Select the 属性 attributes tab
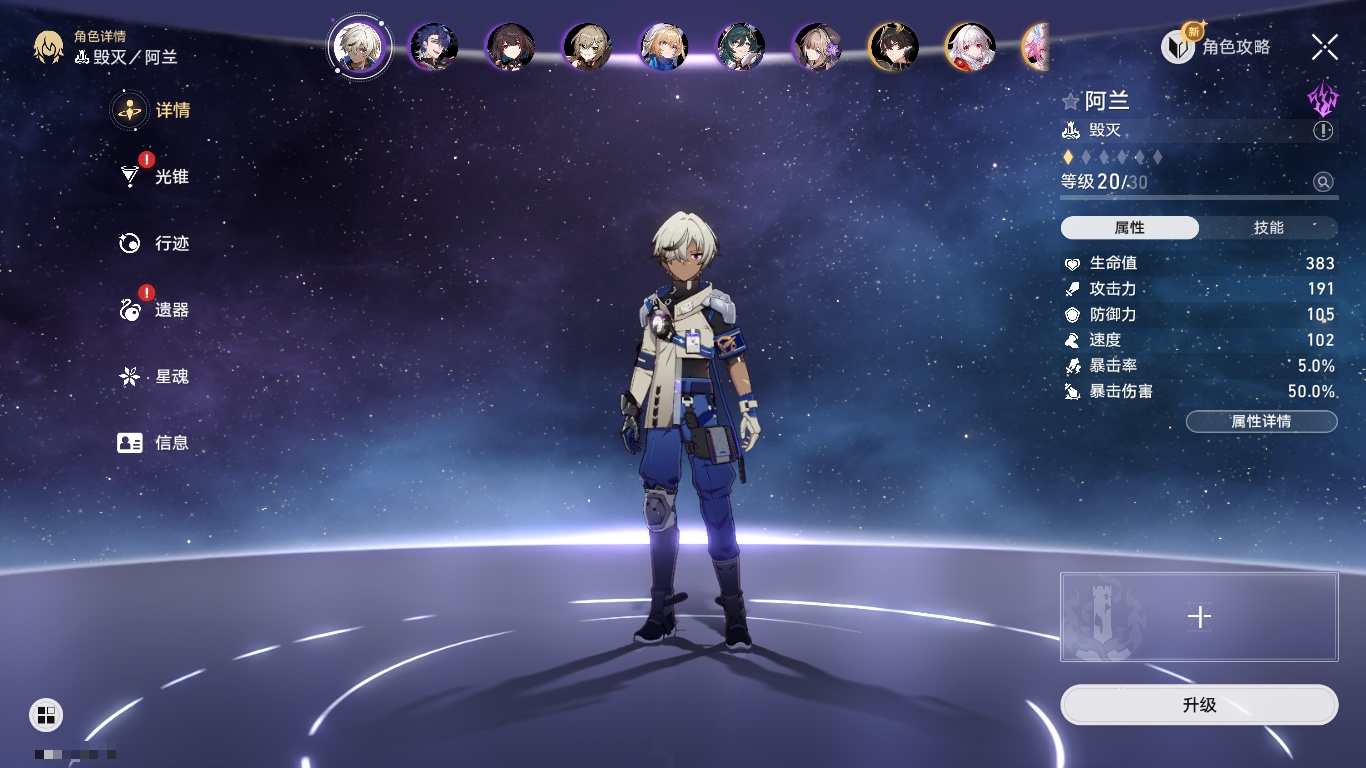The height and width of the screenshot is (768, 1366). pos(1130,228)
